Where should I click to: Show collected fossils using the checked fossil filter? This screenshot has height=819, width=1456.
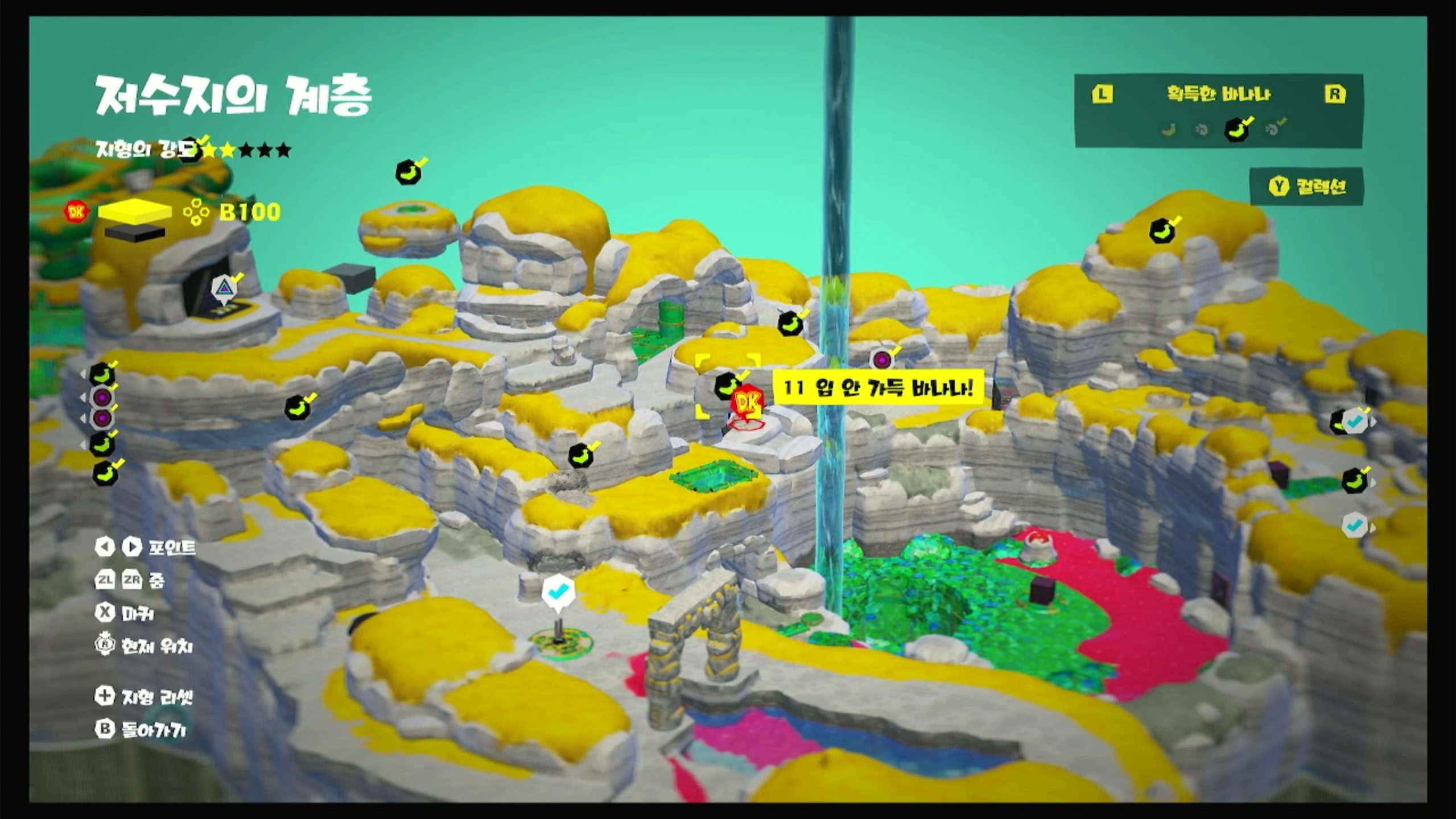(1273, 129)
